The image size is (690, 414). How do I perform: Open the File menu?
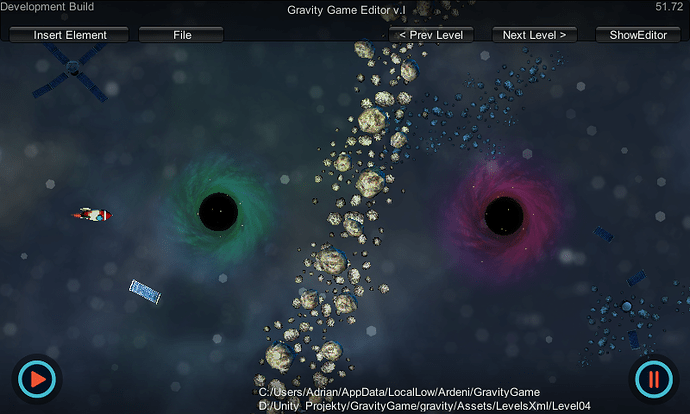click(x=181, y=35)
